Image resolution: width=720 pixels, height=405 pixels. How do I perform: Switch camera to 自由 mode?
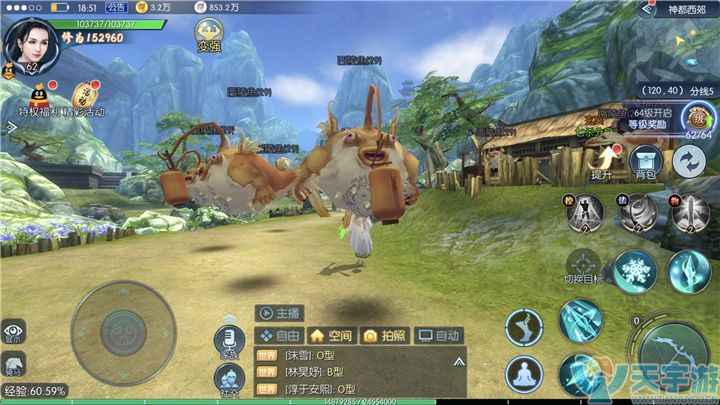pyautogui.click(x=280, y=336)
